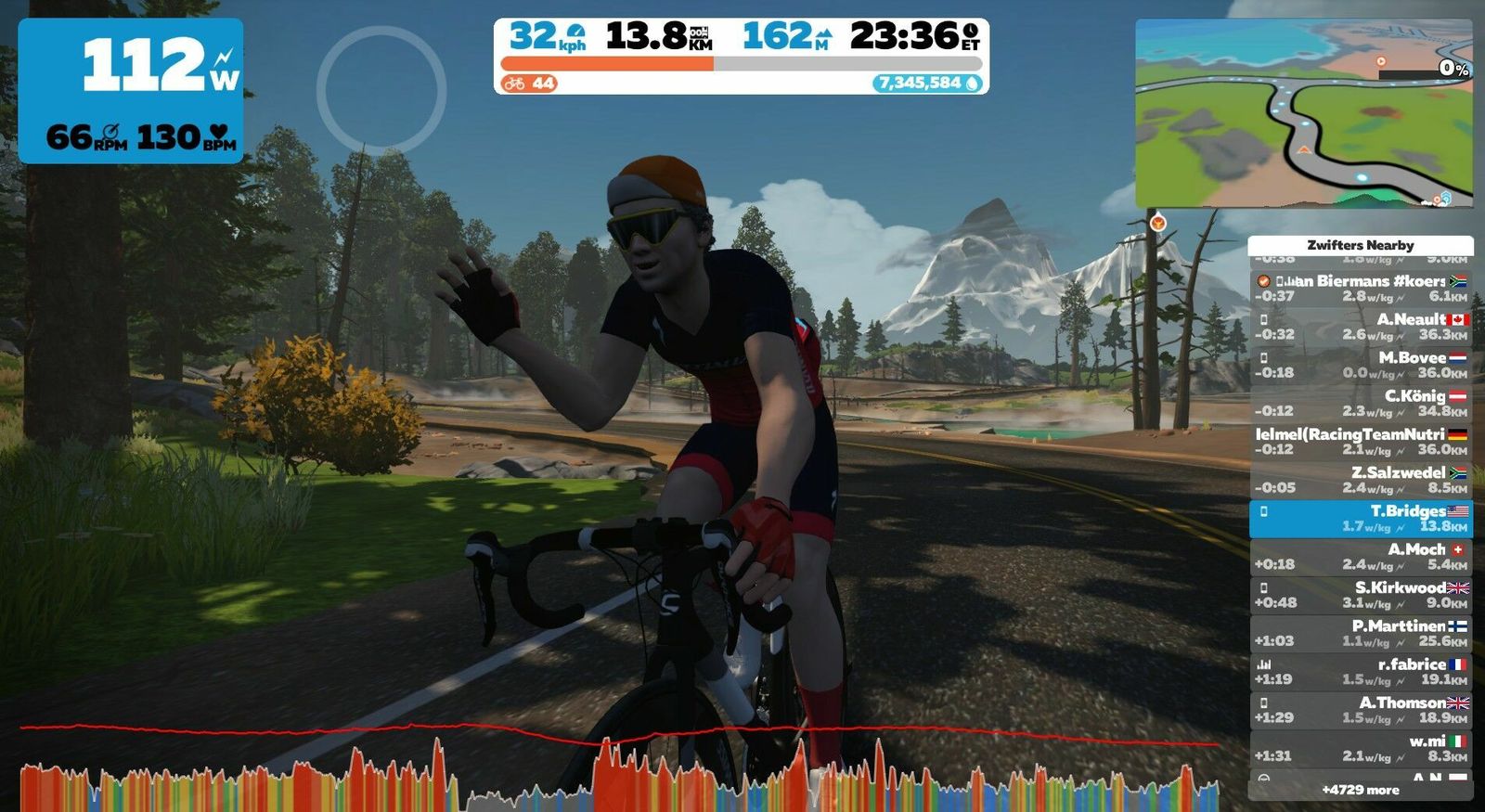Screen dimensions: 1485x812
Task: Select A.Neault in Zwifters Nearby list
Action: [x=1361, y=327]
